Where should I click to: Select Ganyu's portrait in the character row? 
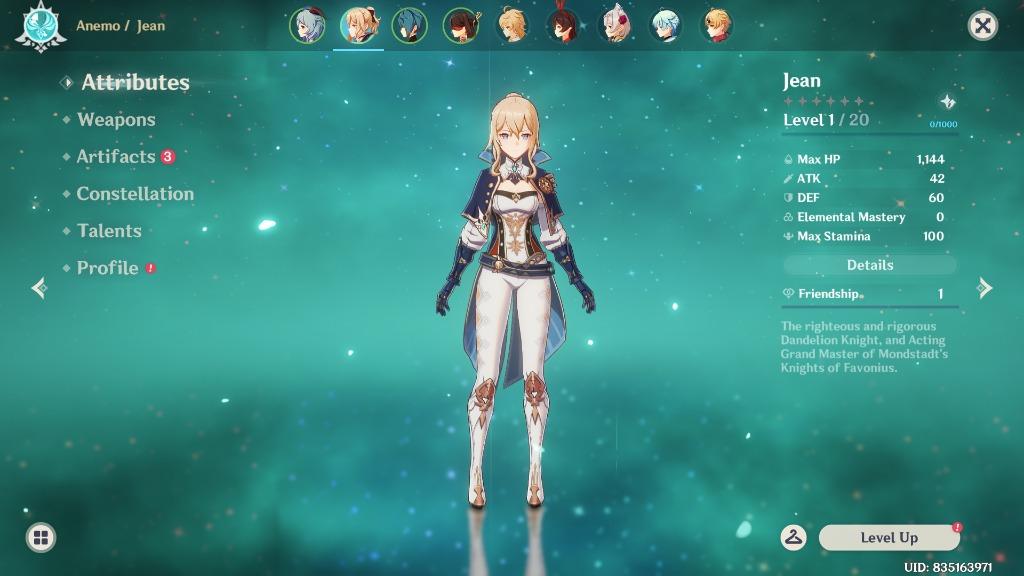point(307,26)
